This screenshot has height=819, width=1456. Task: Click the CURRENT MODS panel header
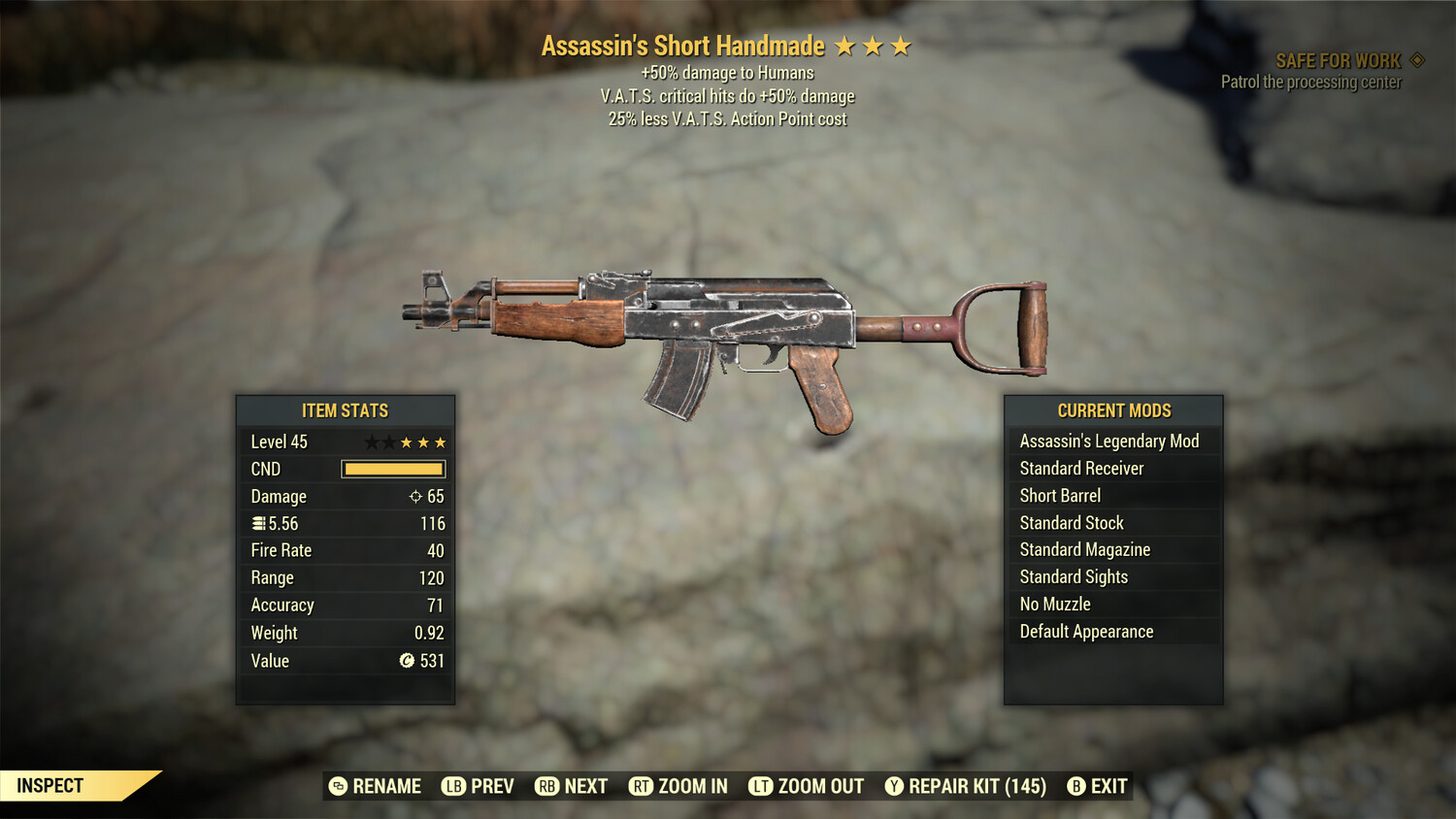point(1113,409)
